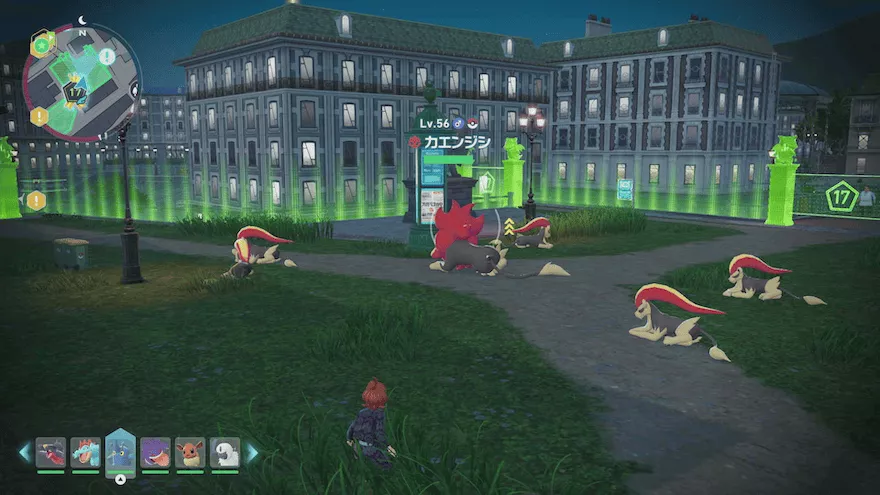
Task: Click the party bar's left arrow
Action: [x=25, y=453]
